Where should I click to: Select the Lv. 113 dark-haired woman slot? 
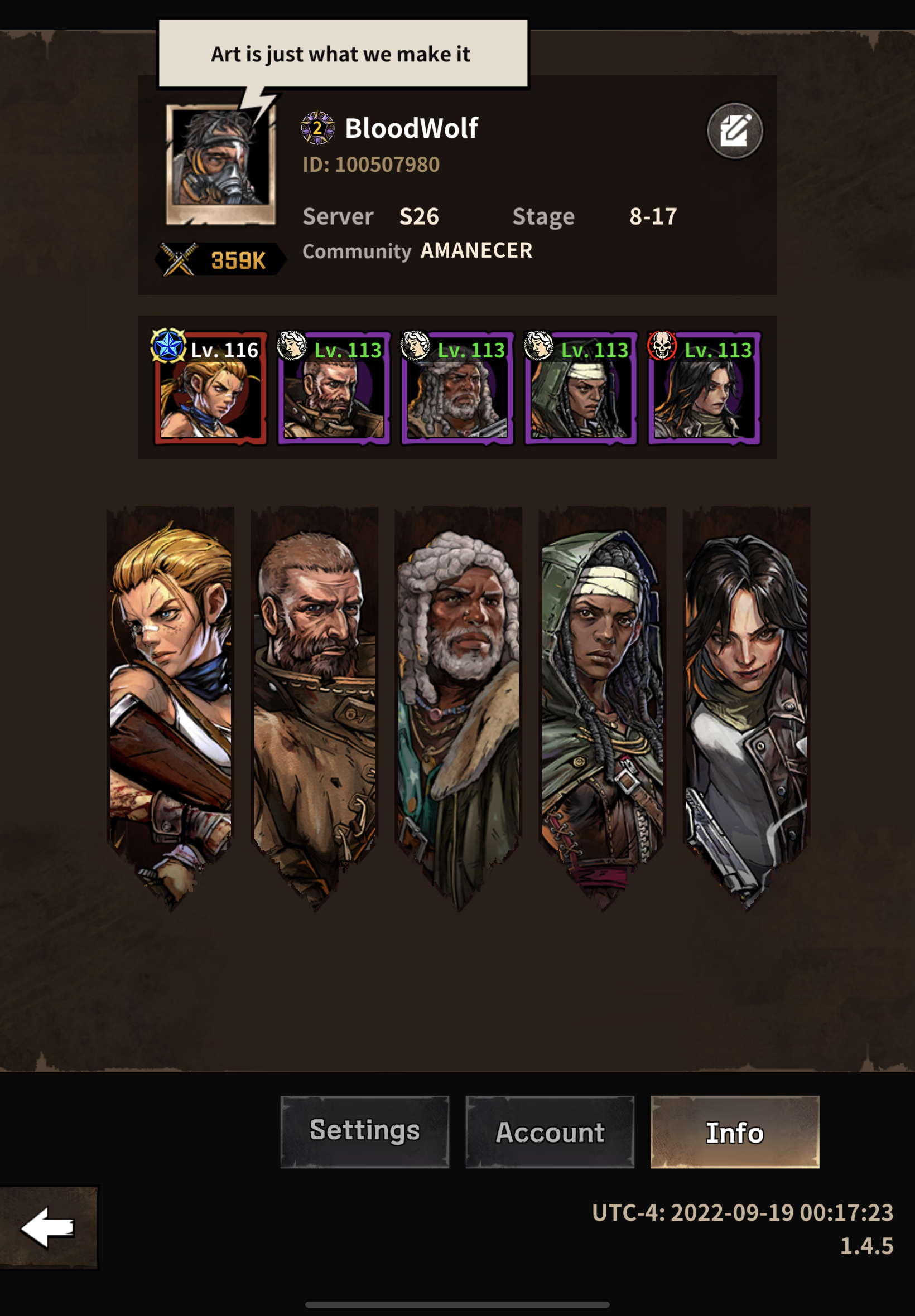[704, 389]
